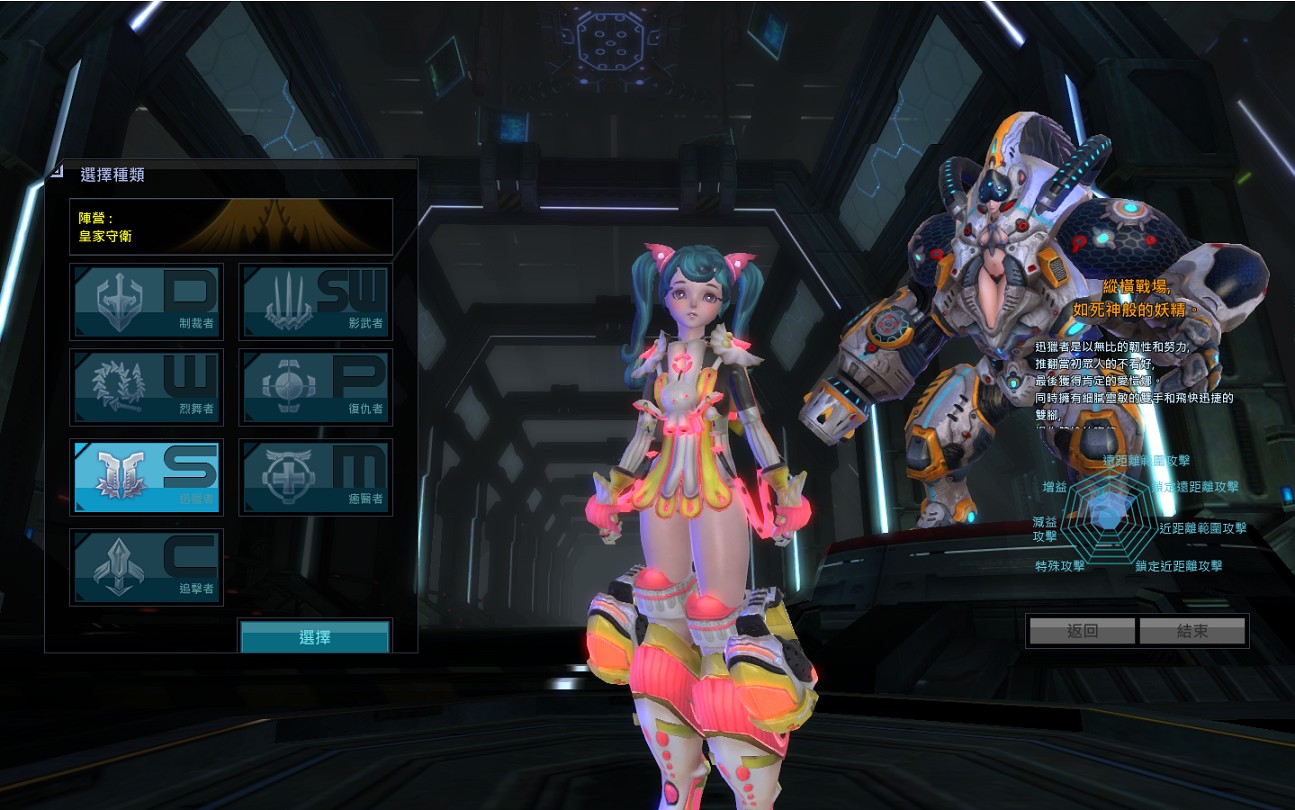Exit using the 結束 button
The height and width of the screenshot is (810, 1295).
pyautogui.click(x=1192, y=631)
